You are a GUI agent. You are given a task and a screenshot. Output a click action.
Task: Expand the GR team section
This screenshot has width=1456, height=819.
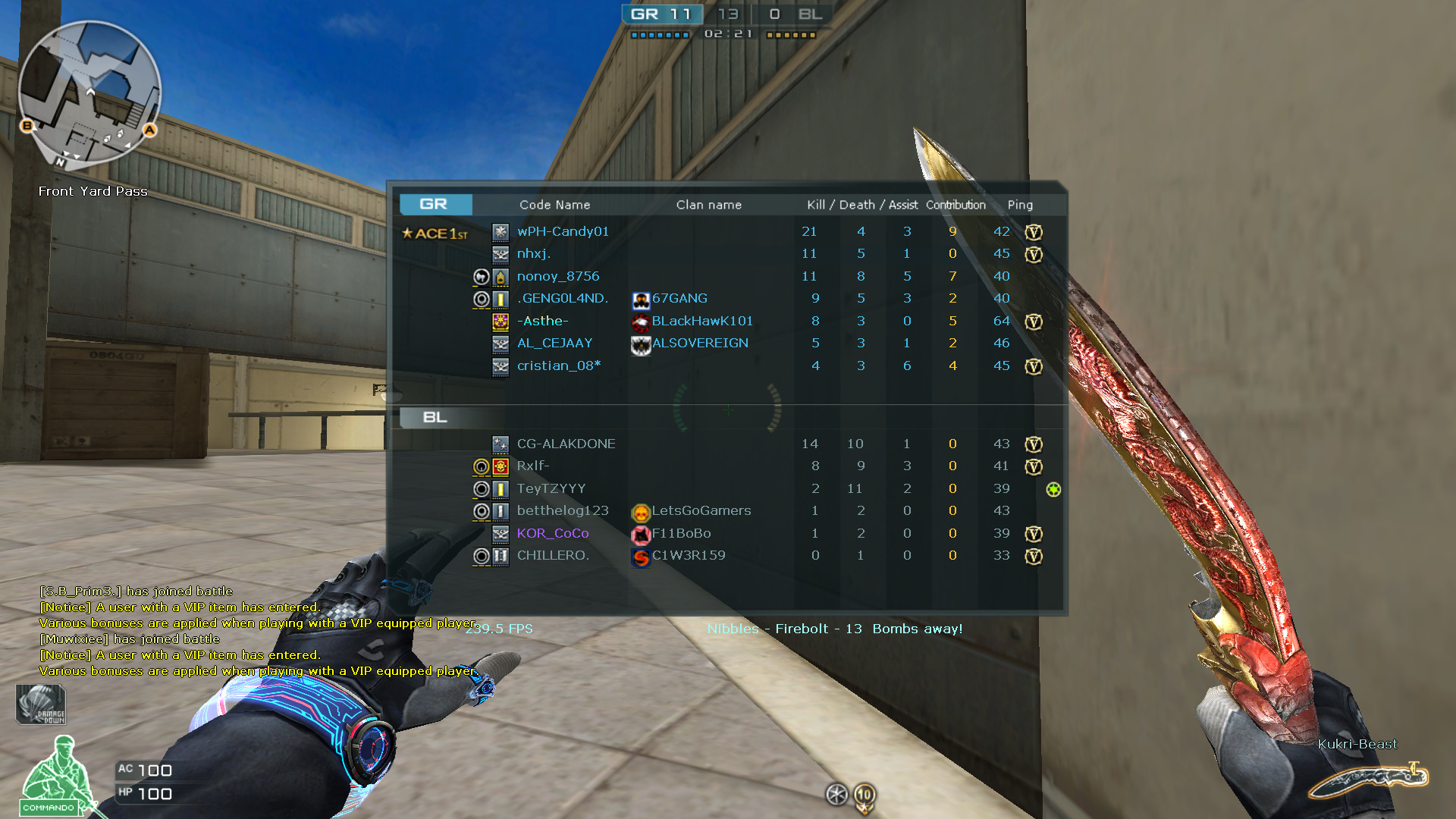[x=435, y=204]
